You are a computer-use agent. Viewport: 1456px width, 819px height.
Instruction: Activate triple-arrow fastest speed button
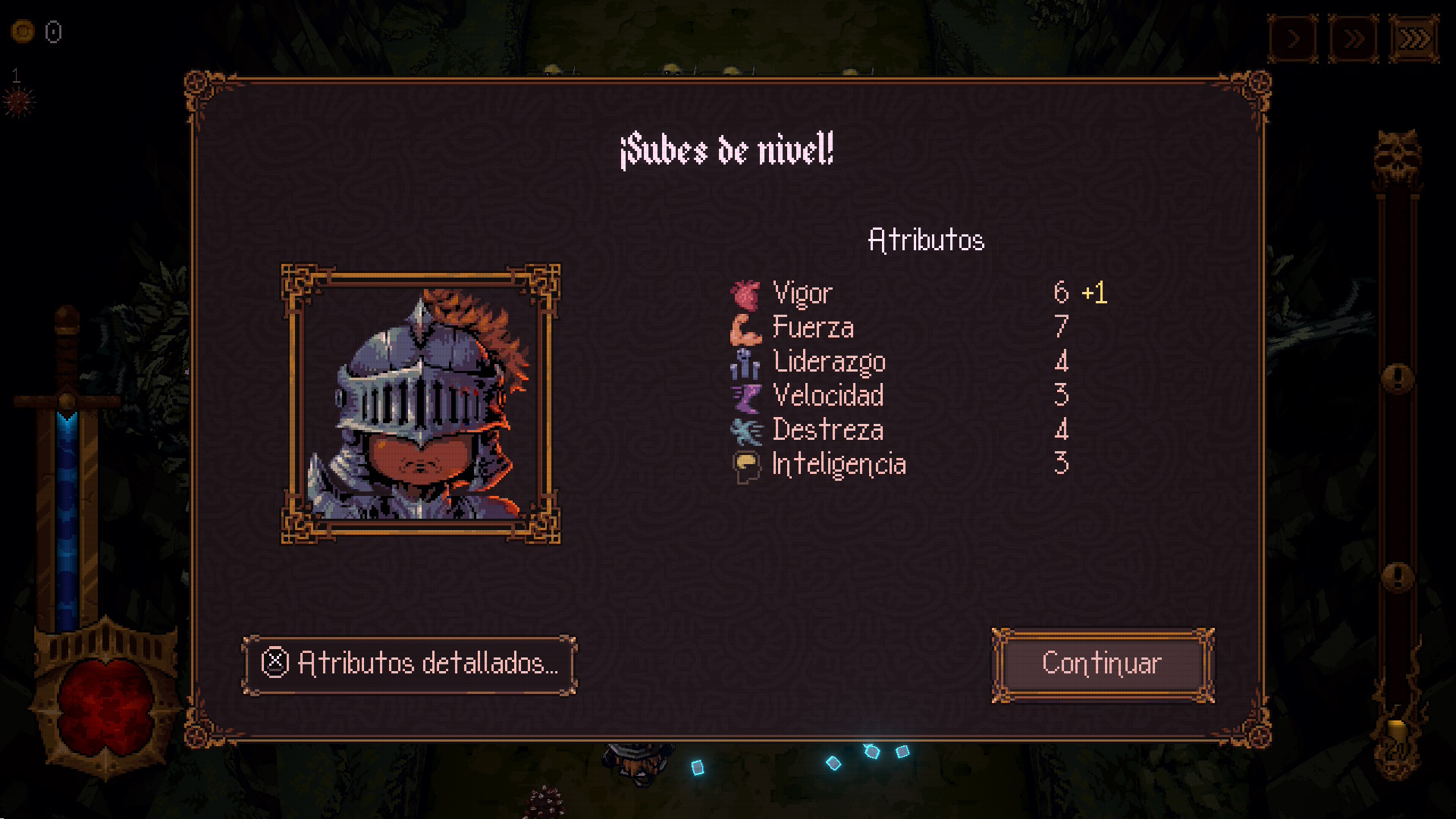pos(1414,38)
